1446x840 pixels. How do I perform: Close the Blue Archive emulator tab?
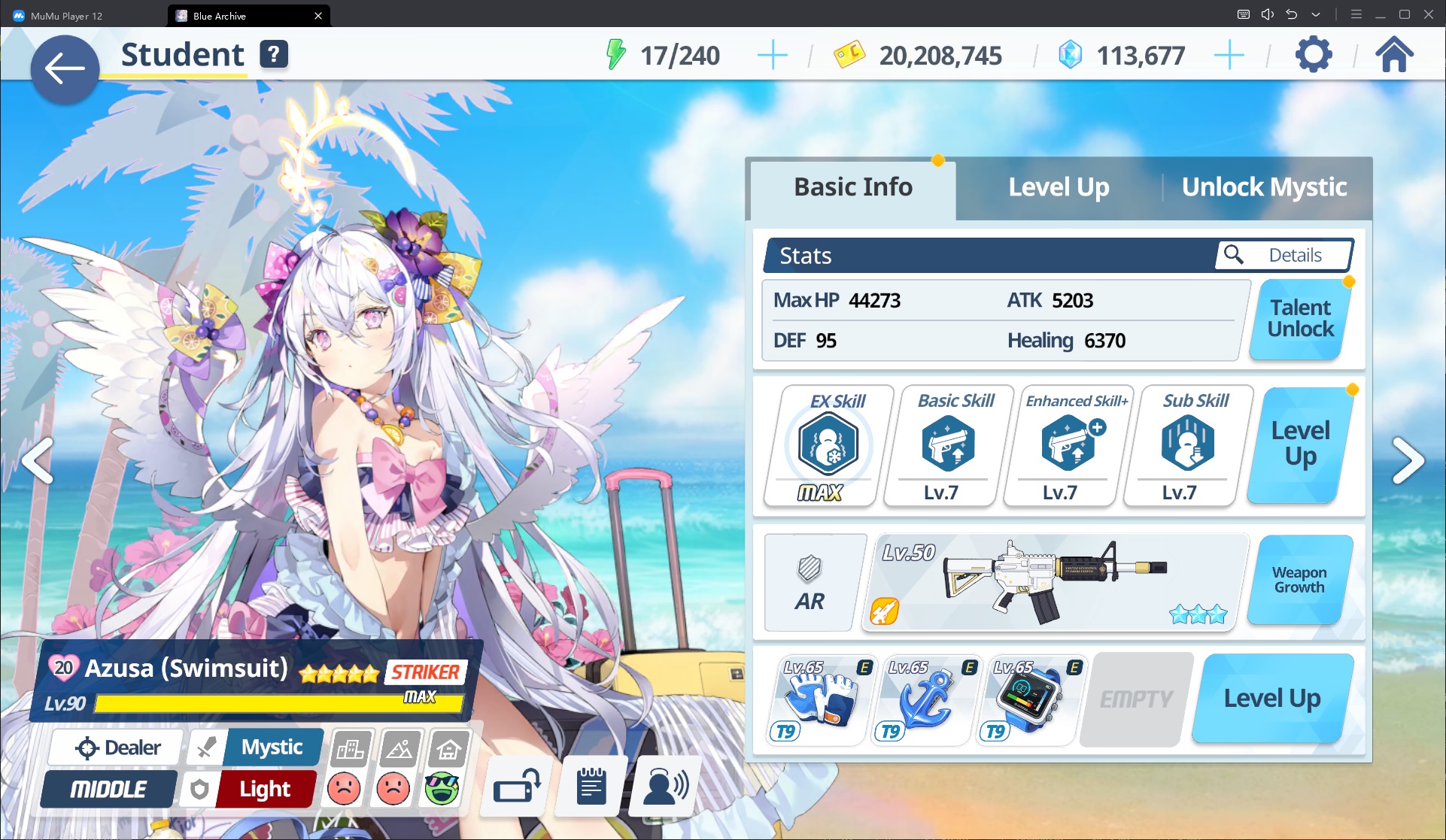318,16
